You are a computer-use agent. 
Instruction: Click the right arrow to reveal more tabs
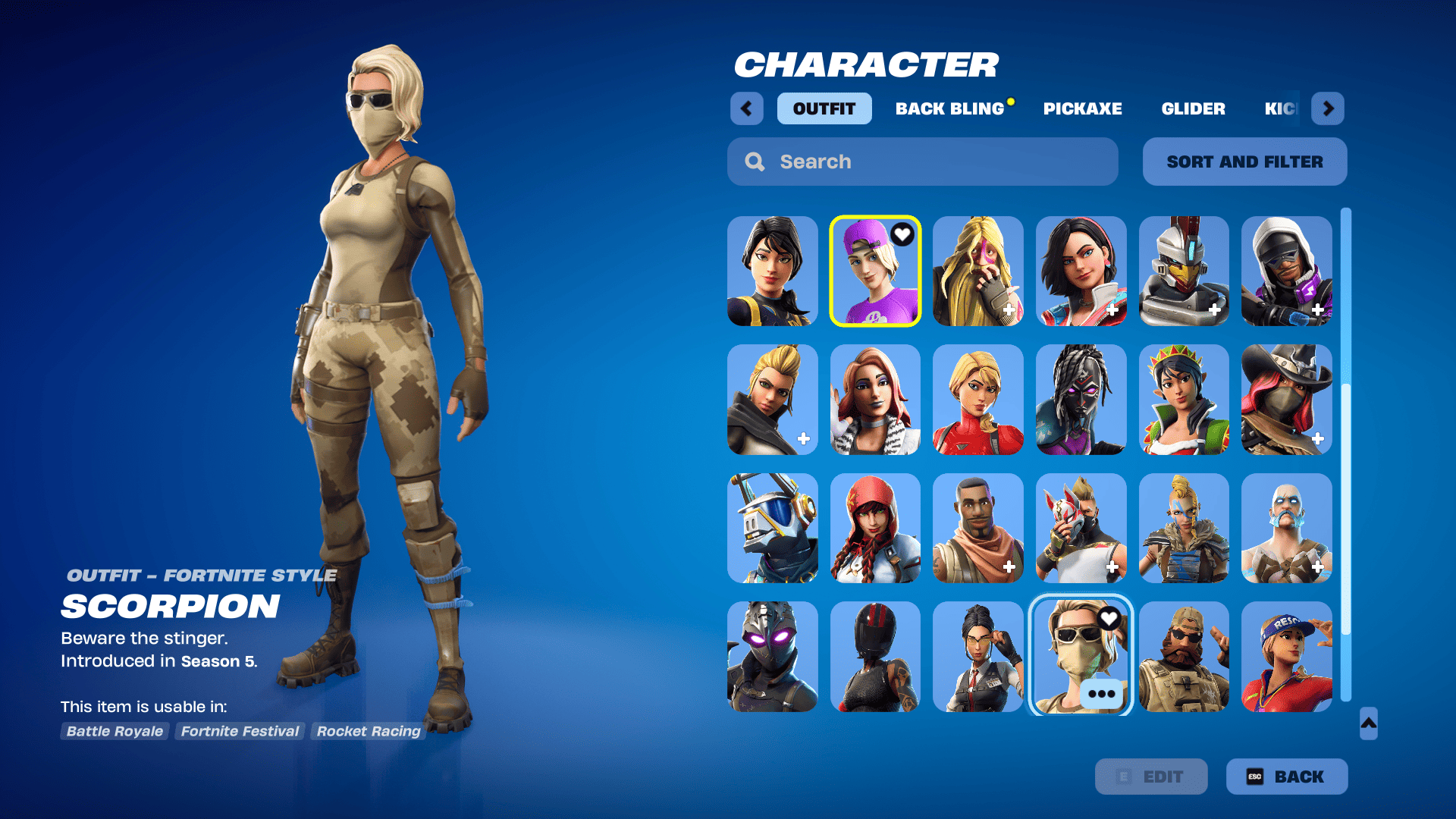tap(1327, 108)
